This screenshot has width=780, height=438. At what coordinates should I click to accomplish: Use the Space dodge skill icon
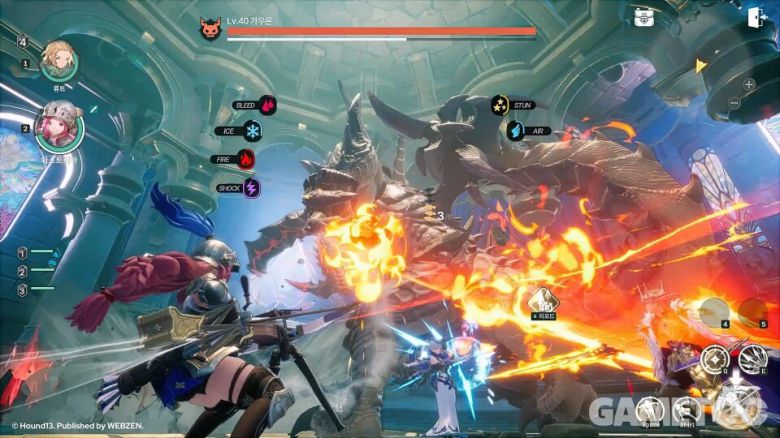(649, 408)
